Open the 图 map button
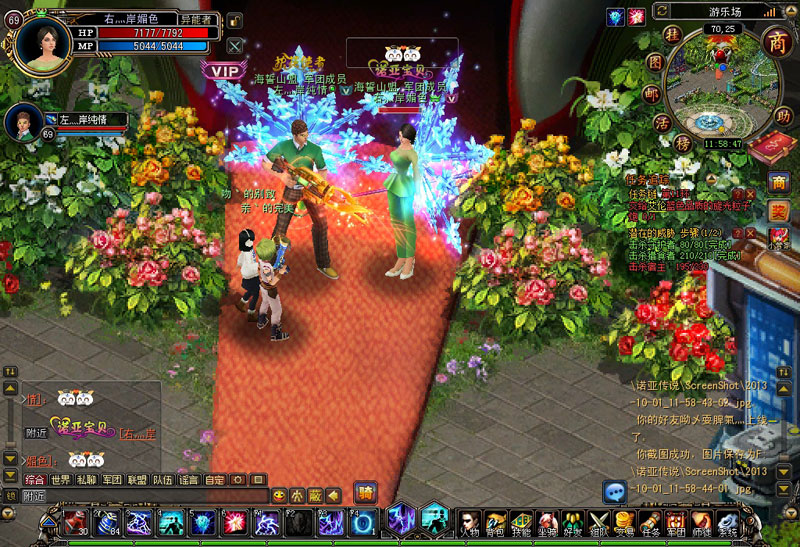This screenshot has height=547, width=800. click(656, 62)
